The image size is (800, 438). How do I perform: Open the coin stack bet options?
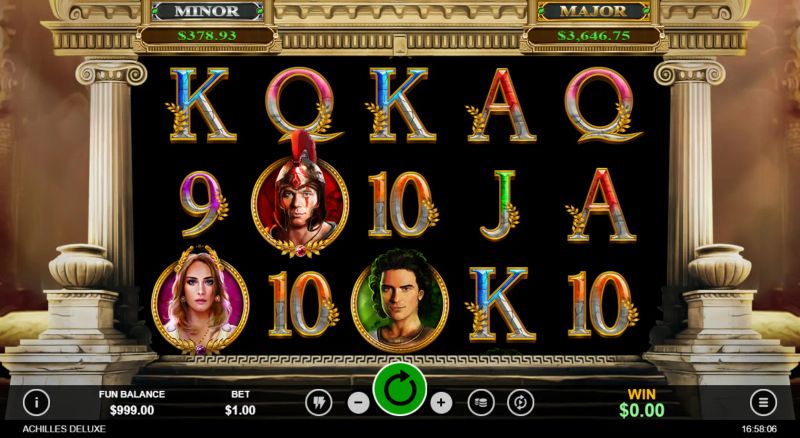point(481,402)
